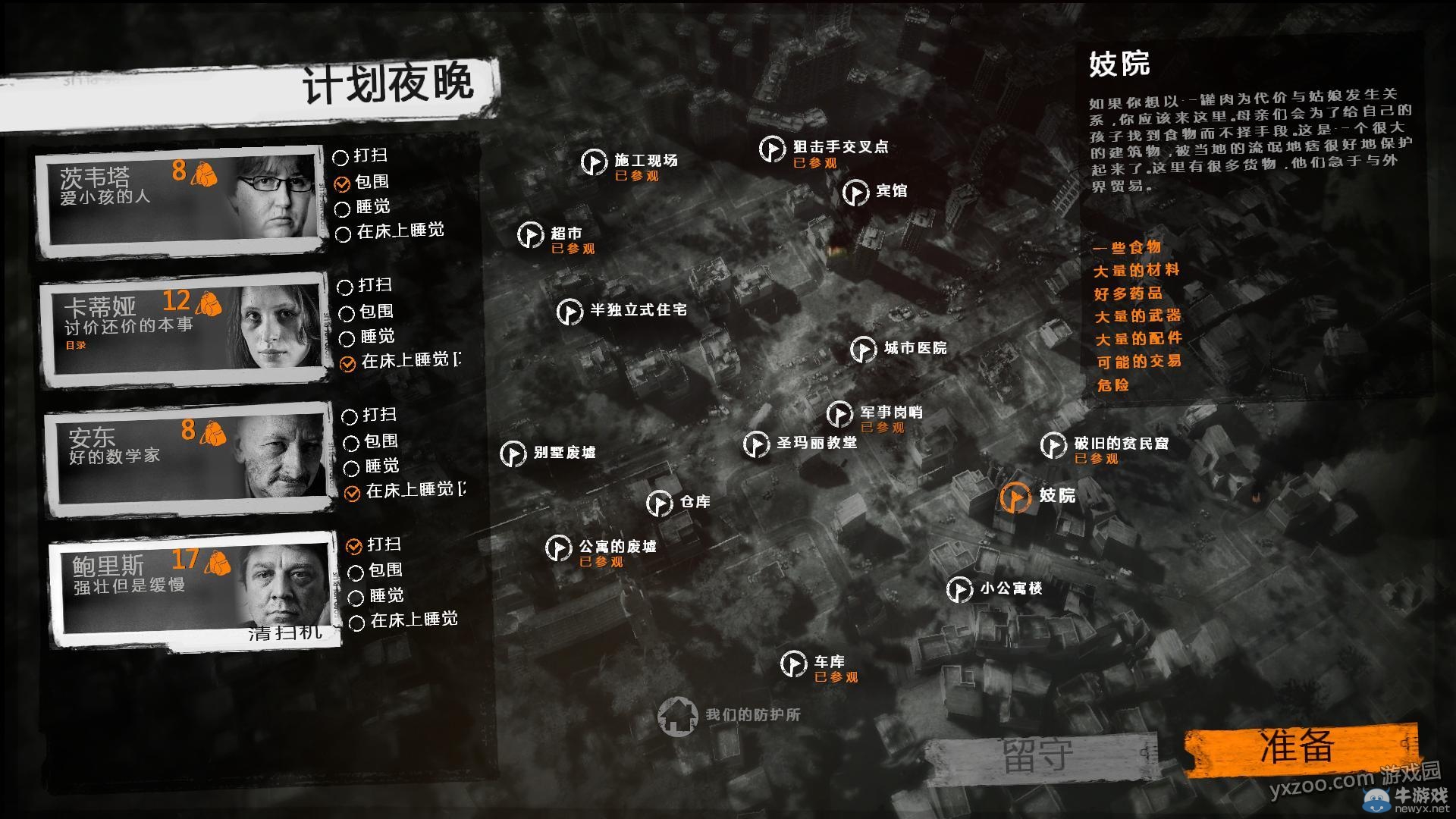Select the 仓库 warehouse location icon
This screenshot has width=1456, height=819.
click(x=659, y=503)
